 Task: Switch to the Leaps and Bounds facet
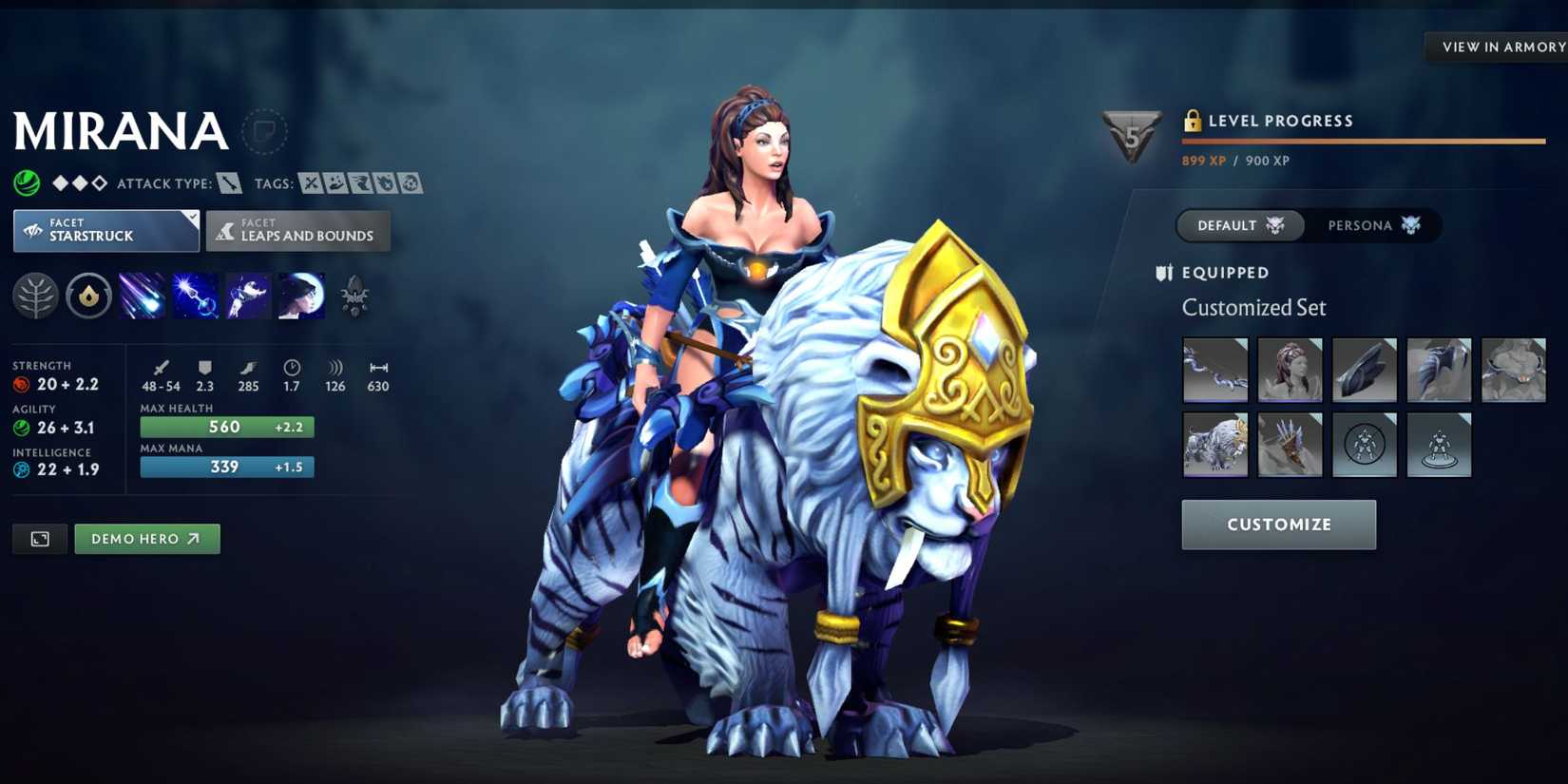click(297, 230)
